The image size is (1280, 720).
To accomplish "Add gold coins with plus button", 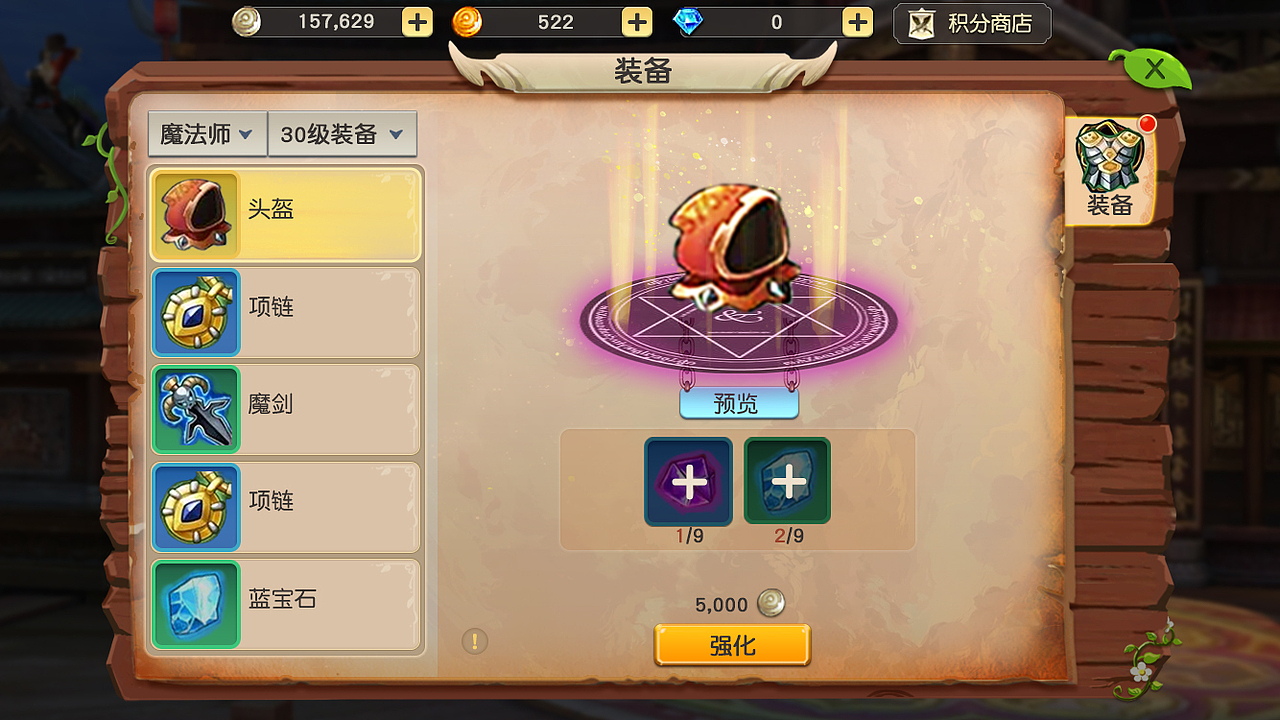I will coord(636,21).
